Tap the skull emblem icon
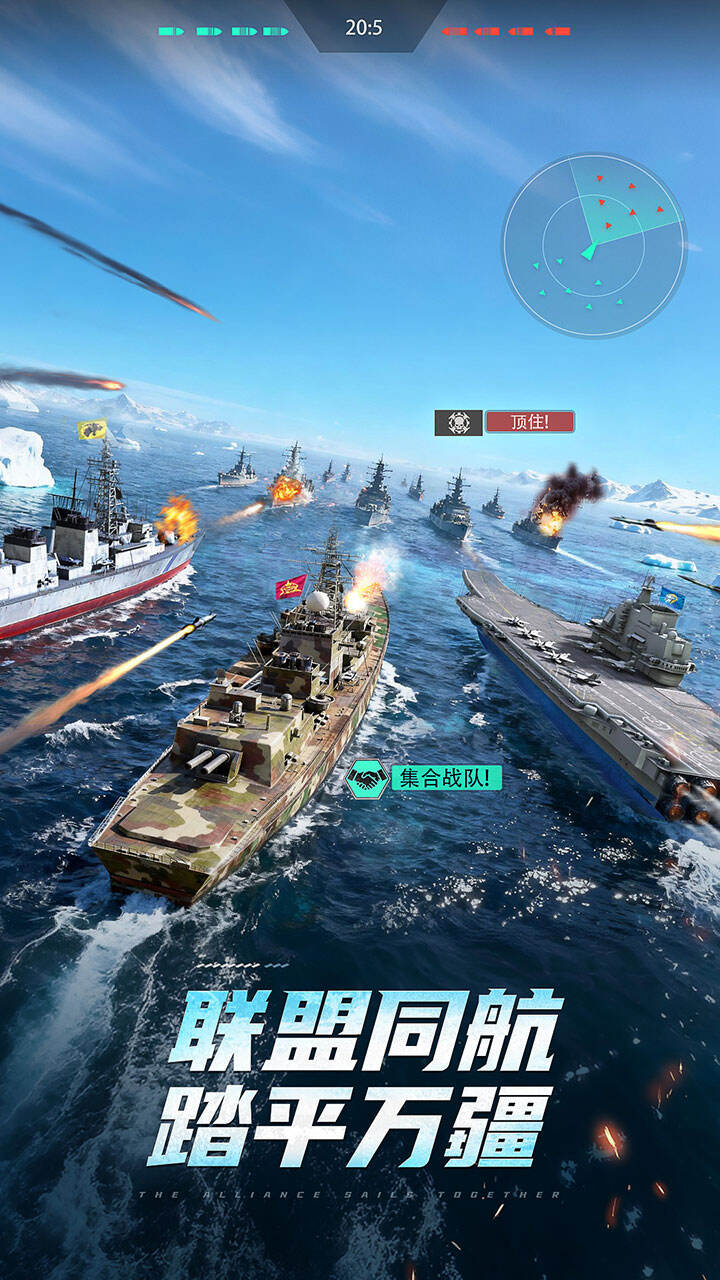 [x=458, y=422]
